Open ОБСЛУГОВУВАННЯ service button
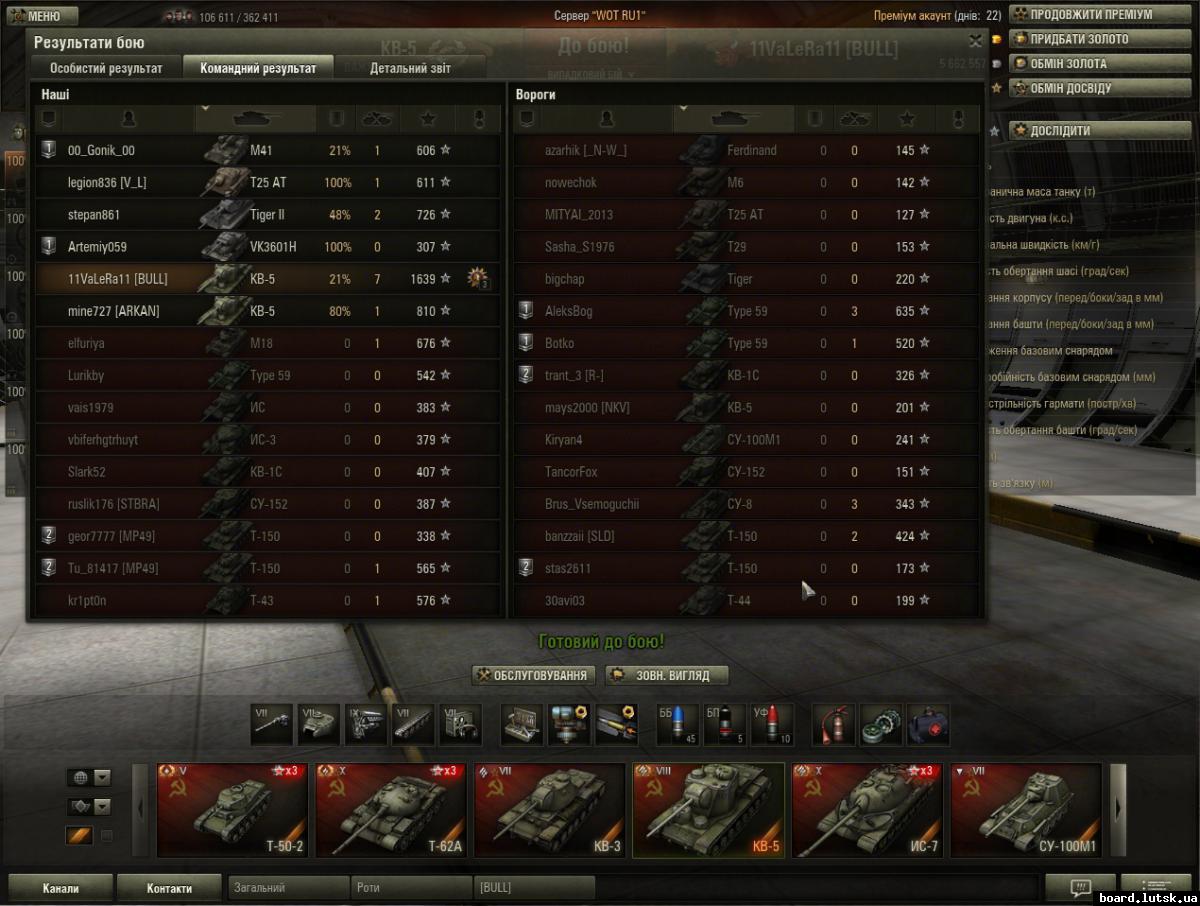Image resolution: width=1200 pixels, height=906 pixels. coord(535,676)
